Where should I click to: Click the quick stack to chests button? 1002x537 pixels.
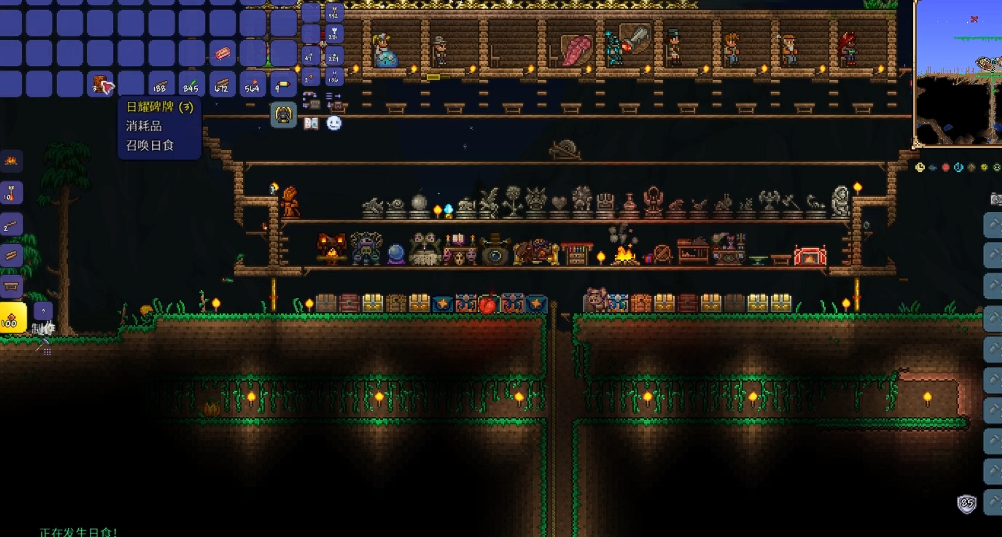[x=311, y=101]
